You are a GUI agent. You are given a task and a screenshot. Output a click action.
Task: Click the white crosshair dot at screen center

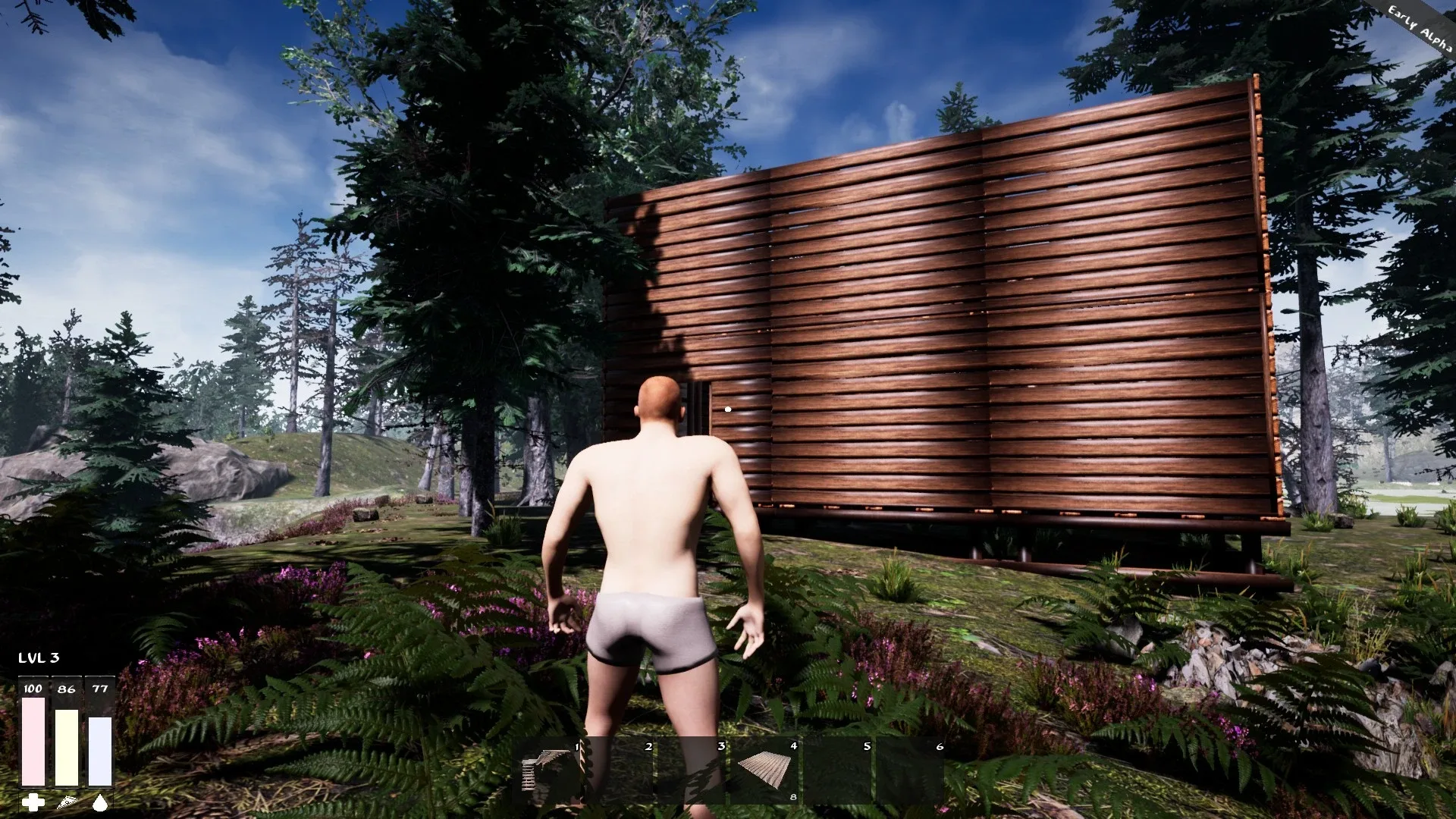(727, 409)
